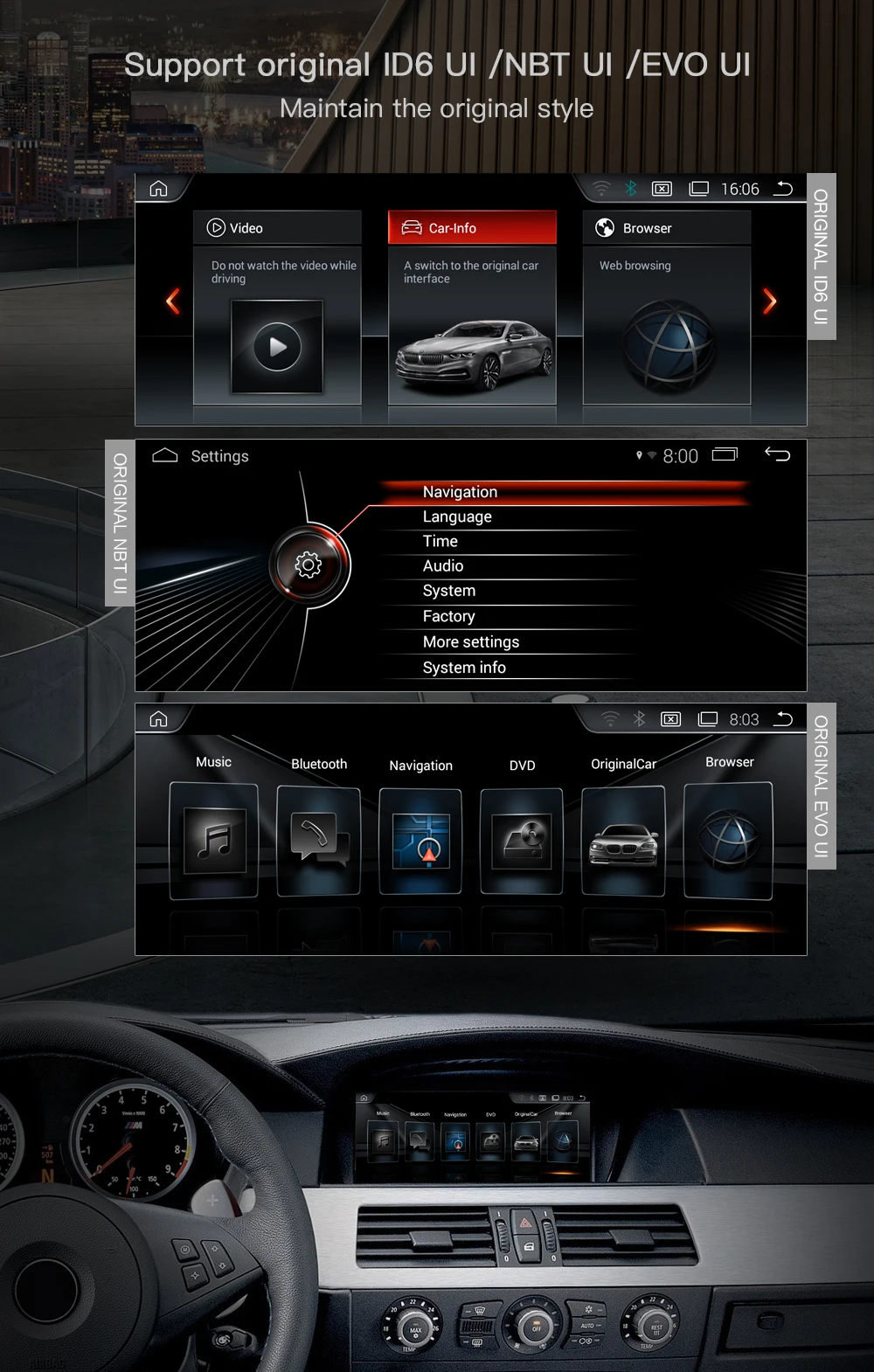Select Audio in the Settings list
This screenshot has height=1372, width=874.
(x=443, y=565)
